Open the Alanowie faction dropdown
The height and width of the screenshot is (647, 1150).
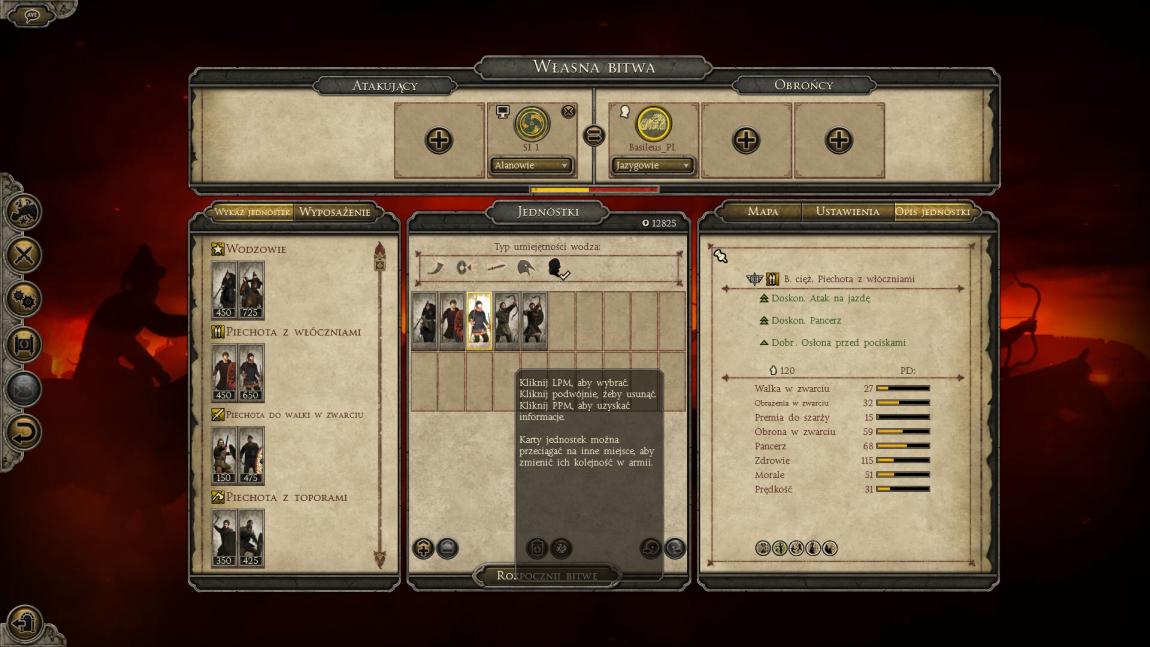tap(531, 165)
